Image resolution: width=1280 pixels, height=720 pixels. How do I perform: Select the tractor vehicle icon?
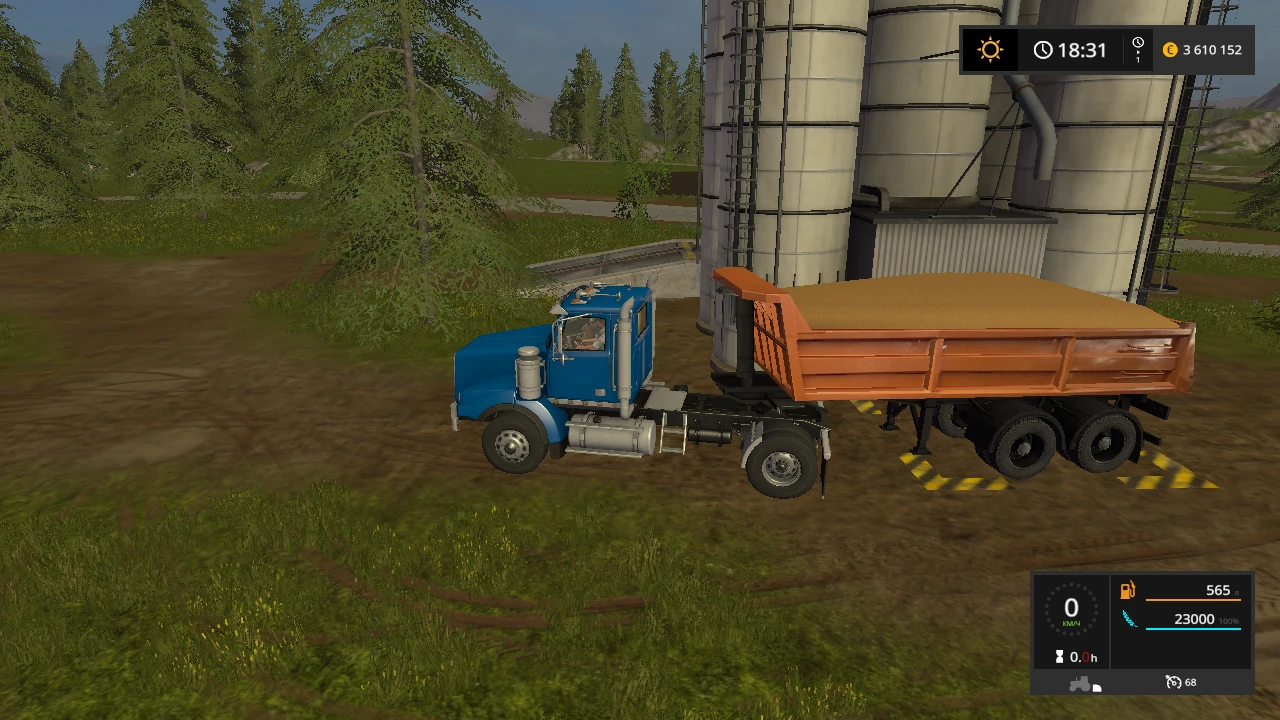point(1081,683)
